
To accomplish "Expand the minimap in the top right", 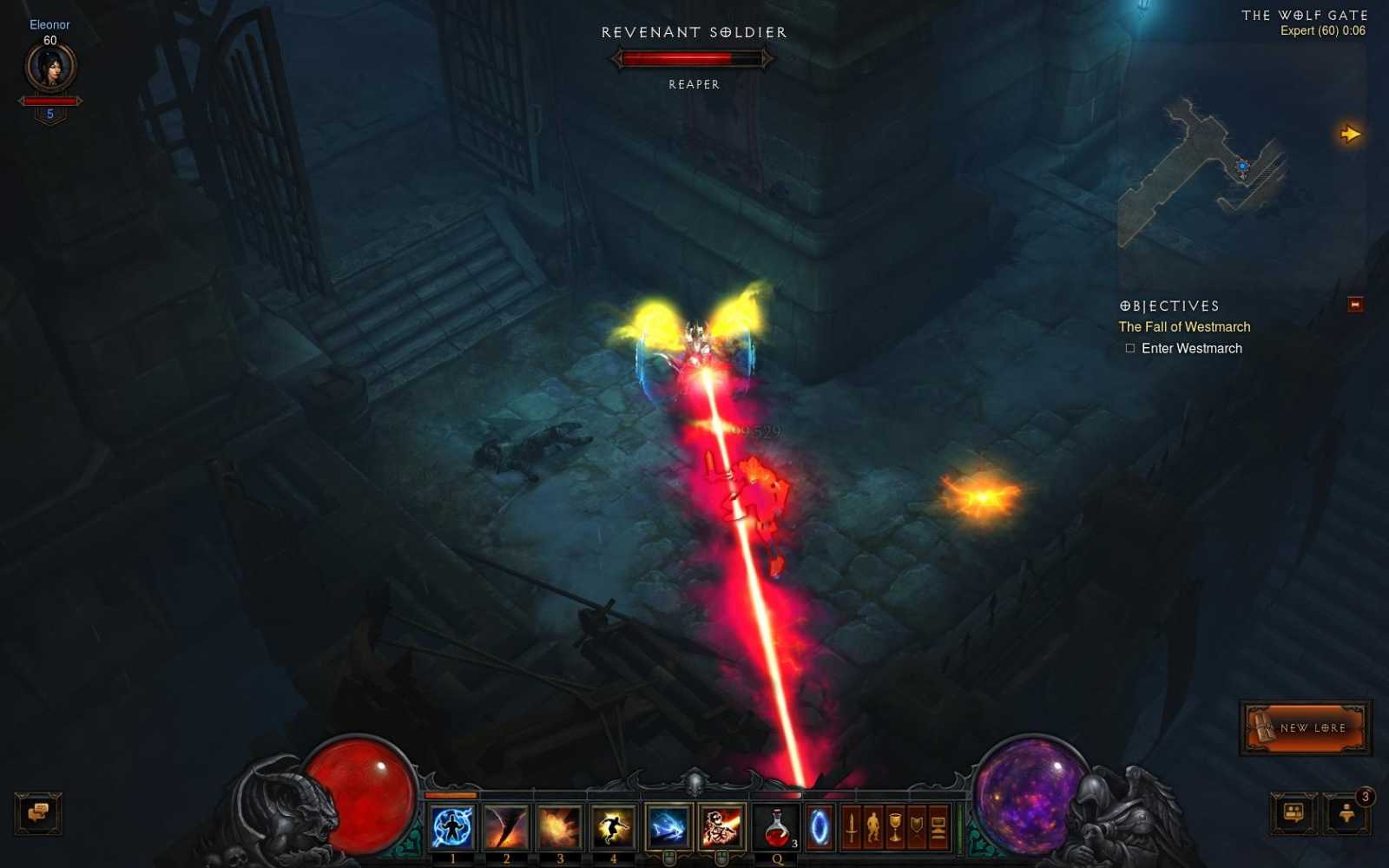I will click(x=1351, y=133).
